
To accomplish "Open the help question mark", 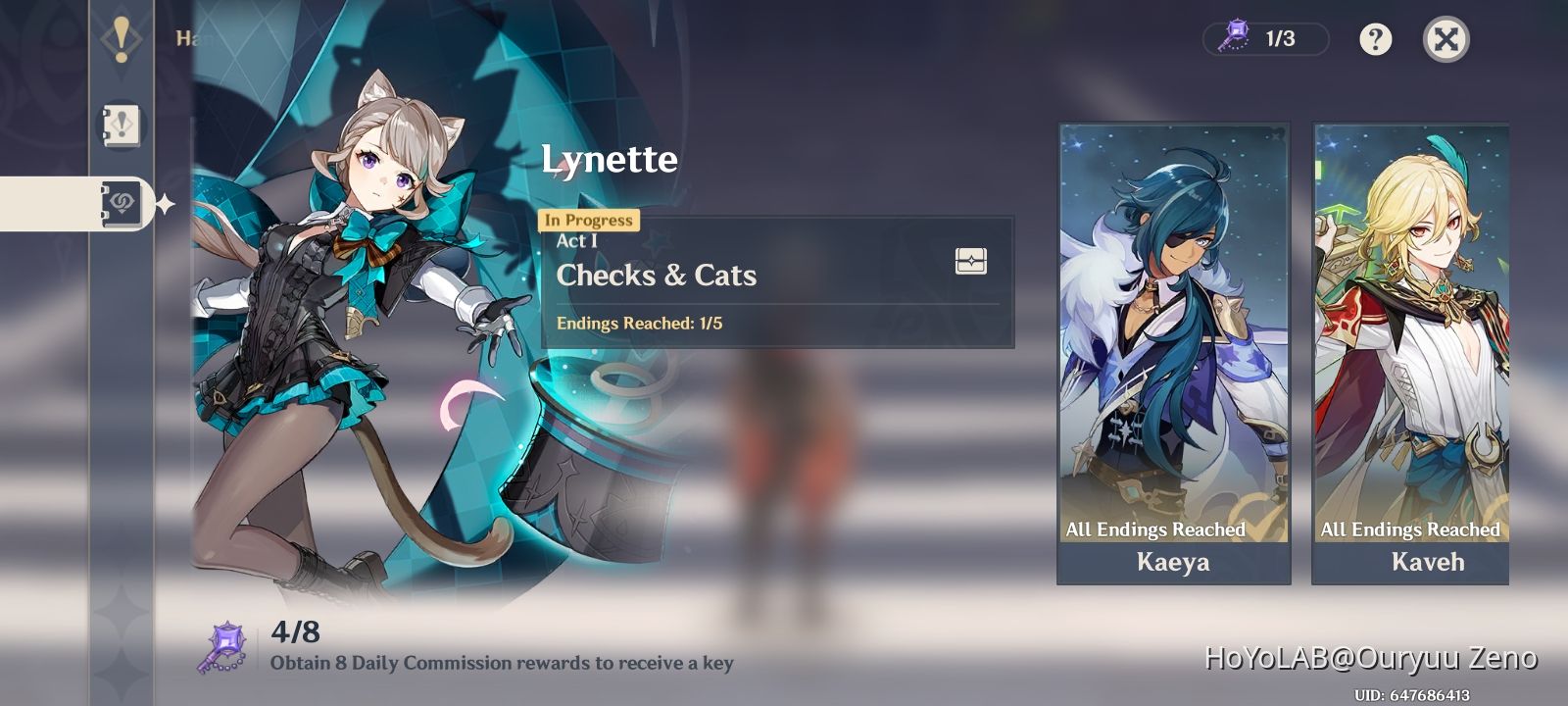I will tap(1374, 40).
